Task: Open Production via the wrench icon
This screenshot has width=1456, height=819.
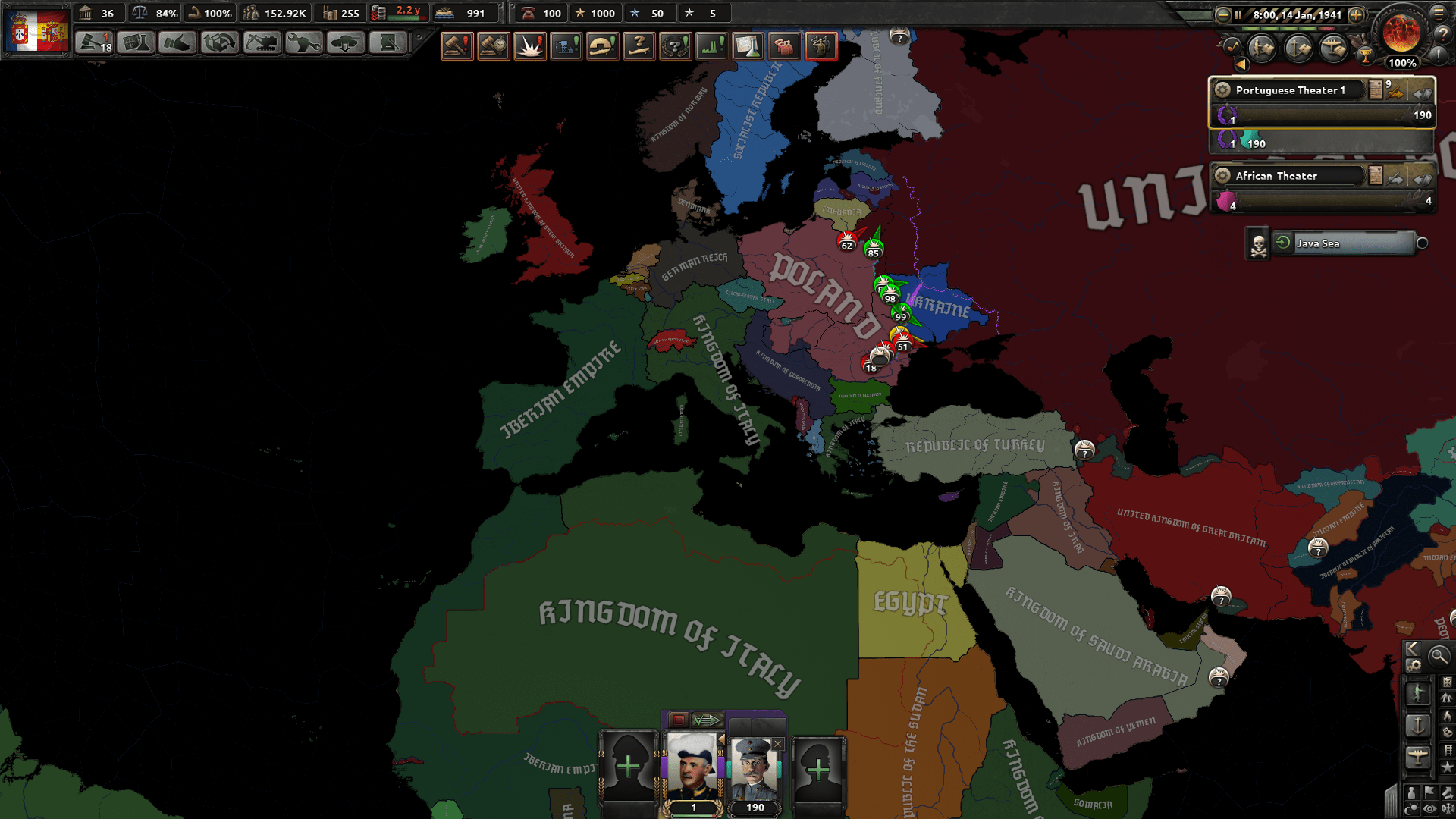Action: 305,42
